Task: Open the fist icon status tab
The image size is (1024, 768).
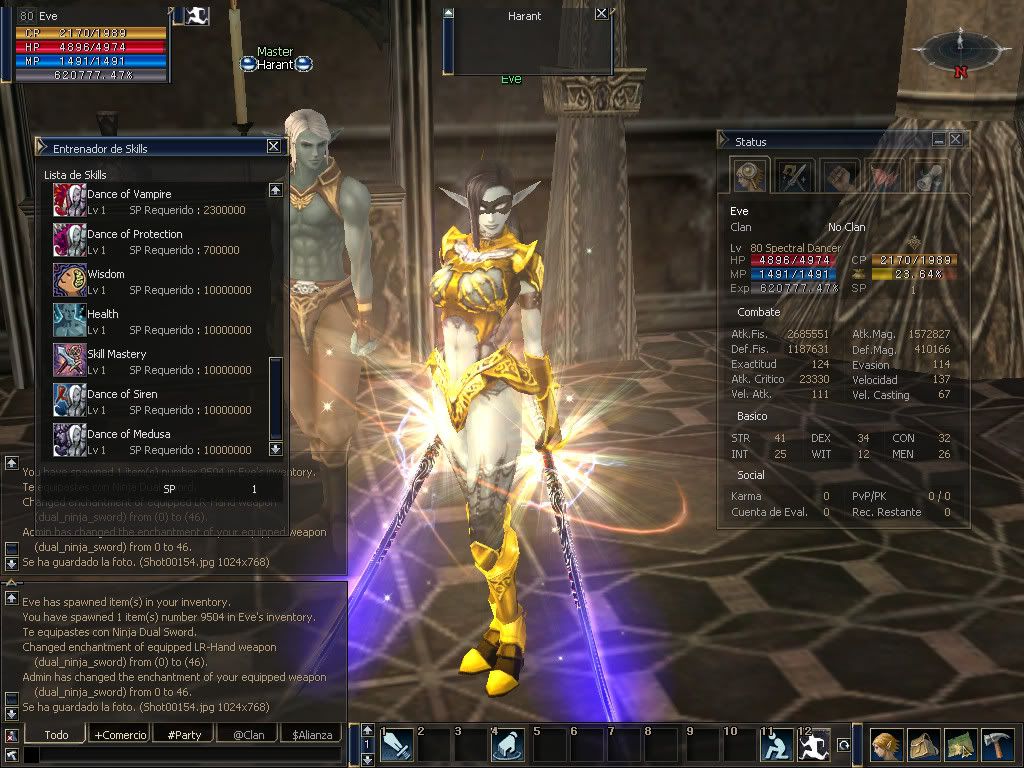Action: (x=840, y=176)
